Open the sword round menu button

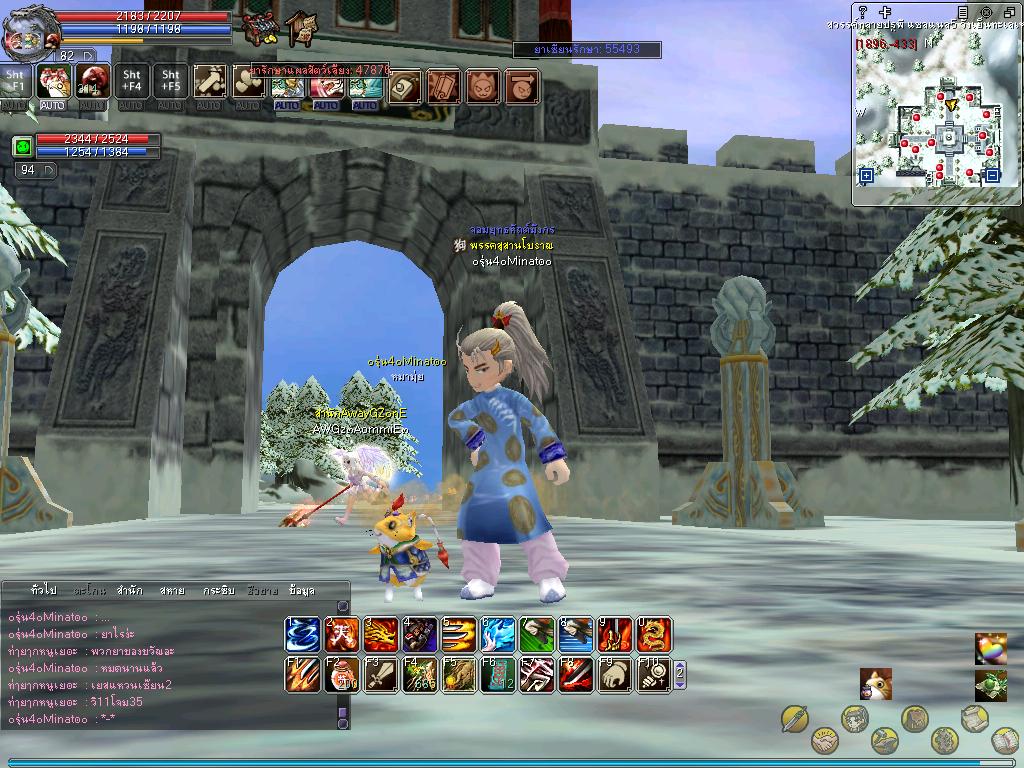pos(795,718)
